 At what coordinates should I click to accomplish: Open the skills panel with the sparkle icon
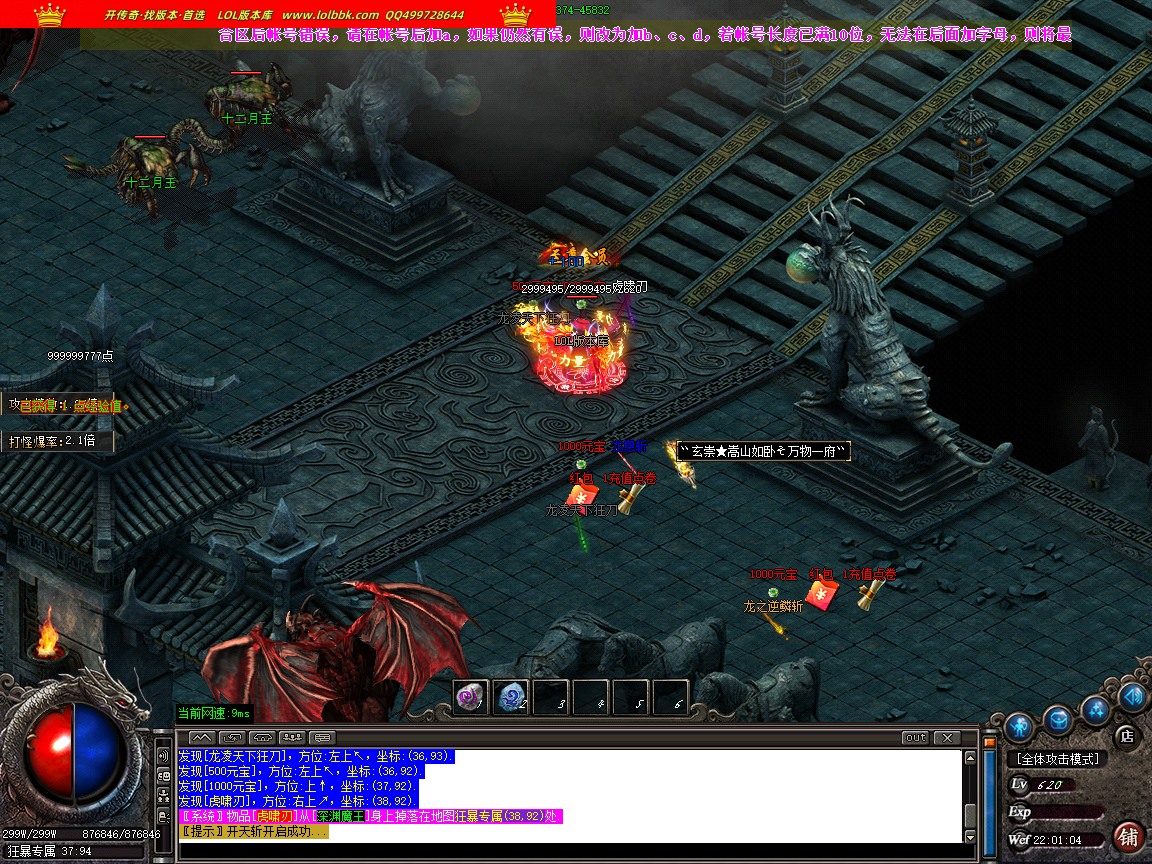click(x=1097, y=710)
